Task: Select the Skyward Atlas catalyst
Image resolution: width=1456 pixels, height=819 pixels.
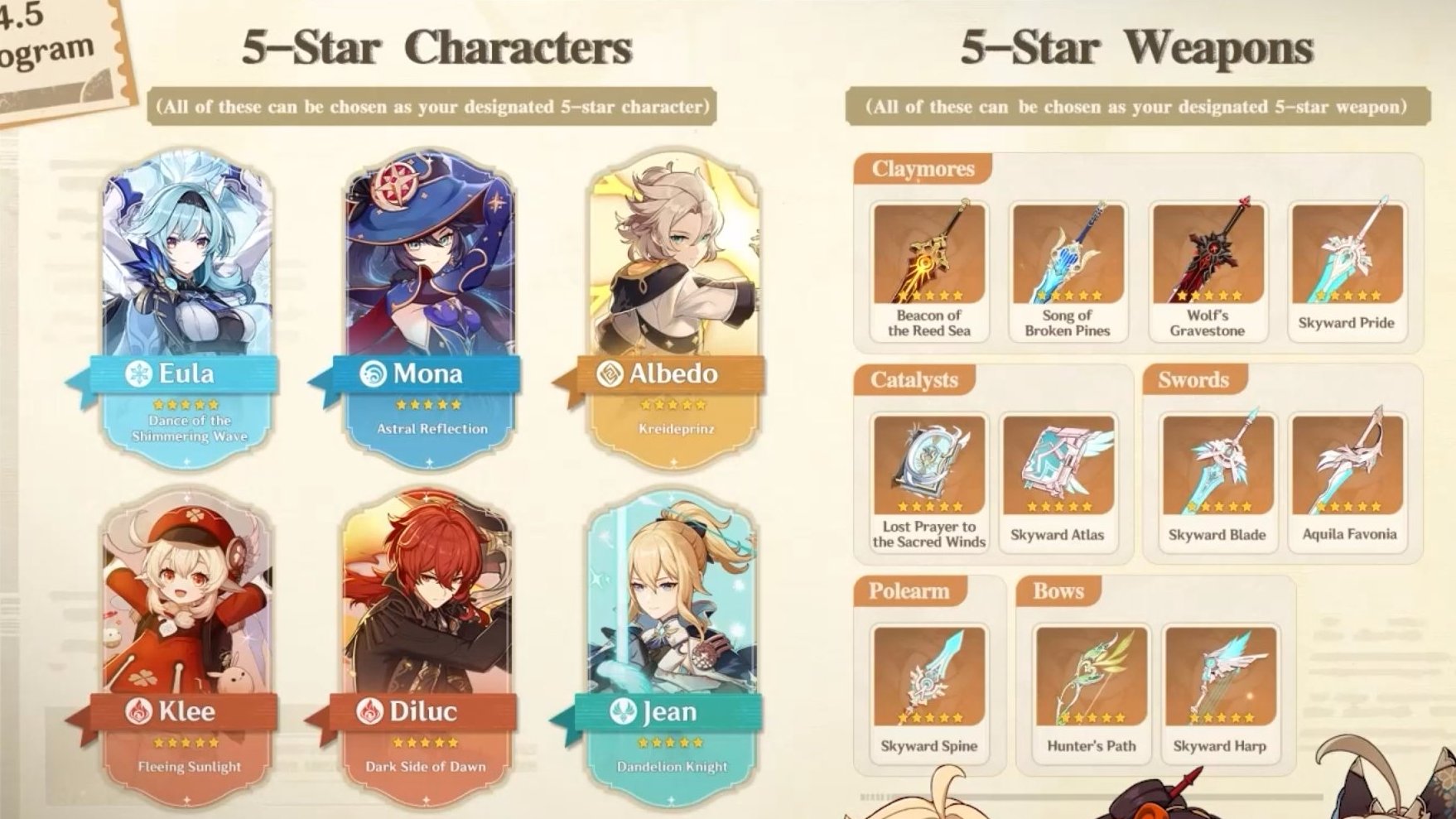Action: coord(1057,480)
